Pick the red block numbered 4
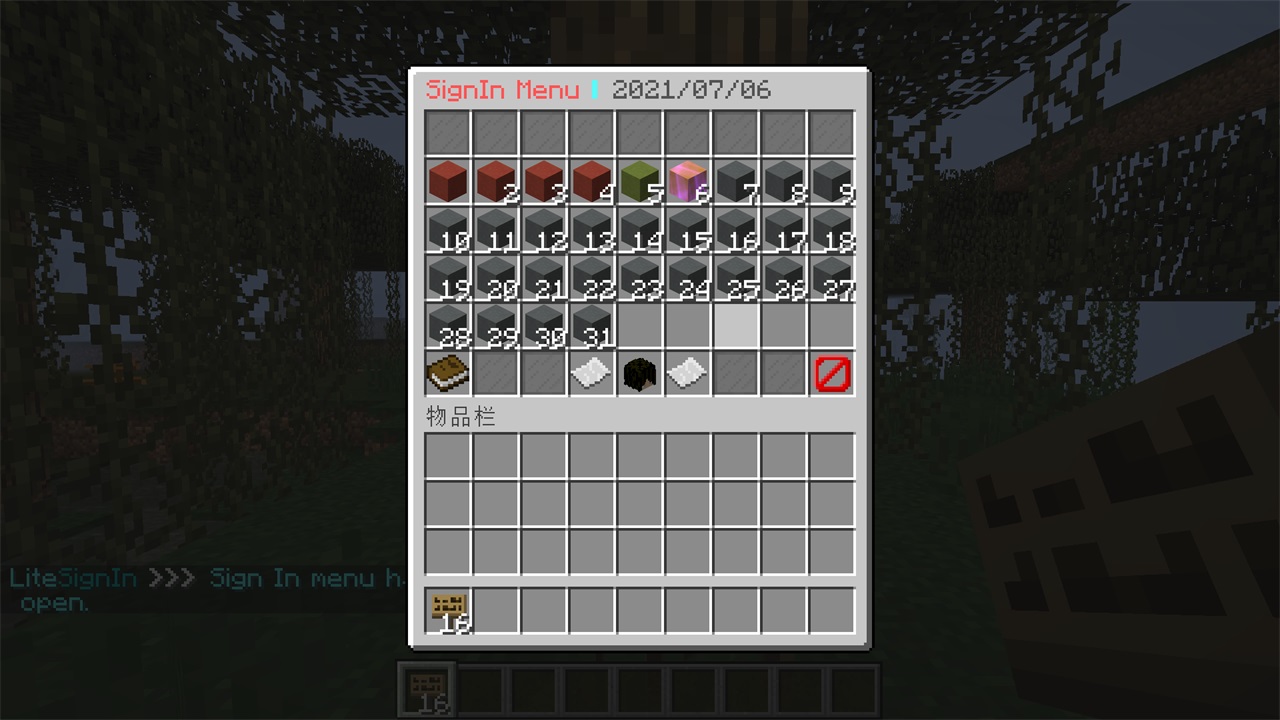Image resolution: width=1280 pixels, height=720 pixels. tap(591, 182)
